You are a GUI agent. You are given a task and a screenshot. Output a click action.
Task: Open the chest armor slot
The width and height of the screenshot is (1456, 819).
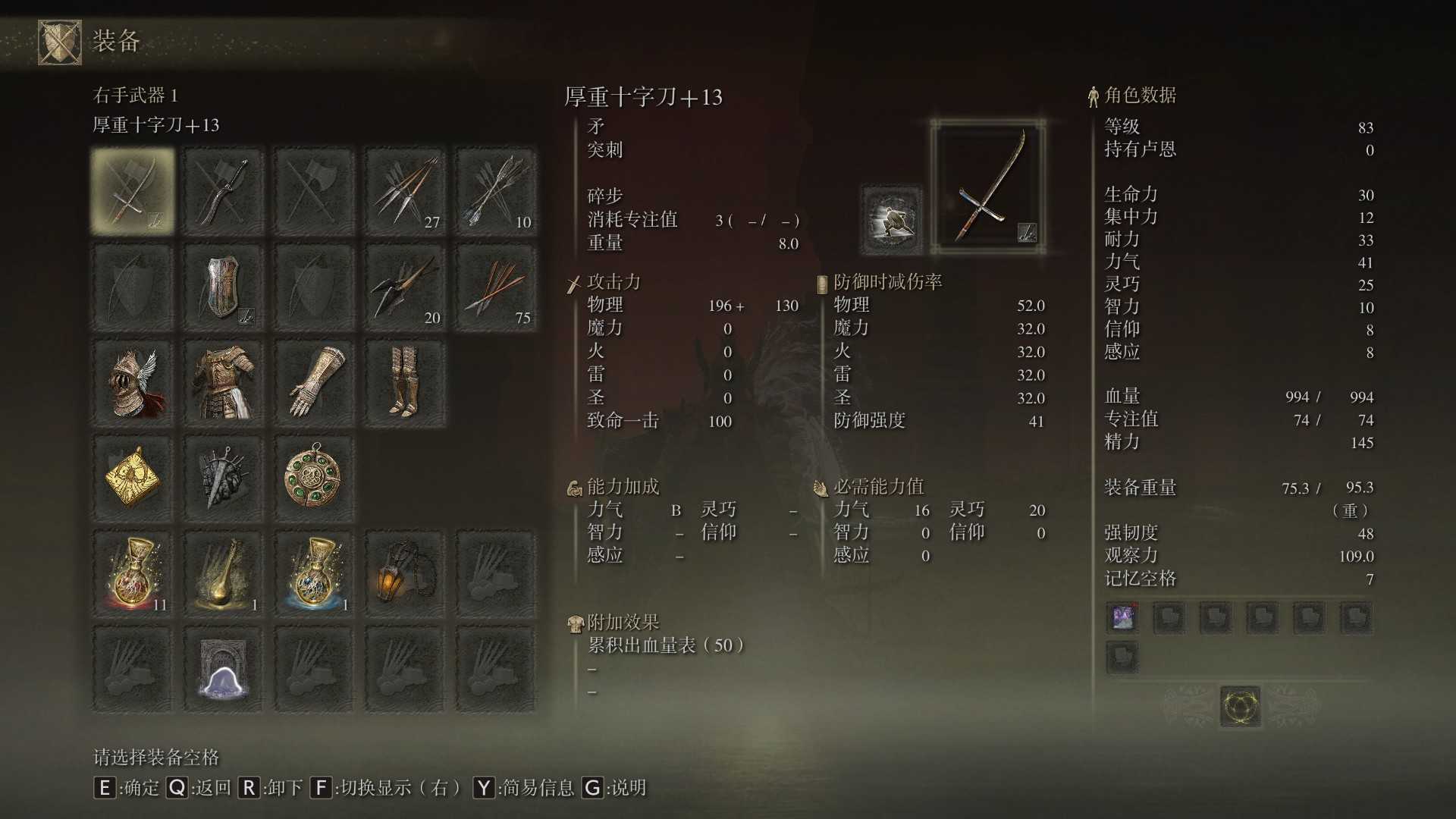223,383
